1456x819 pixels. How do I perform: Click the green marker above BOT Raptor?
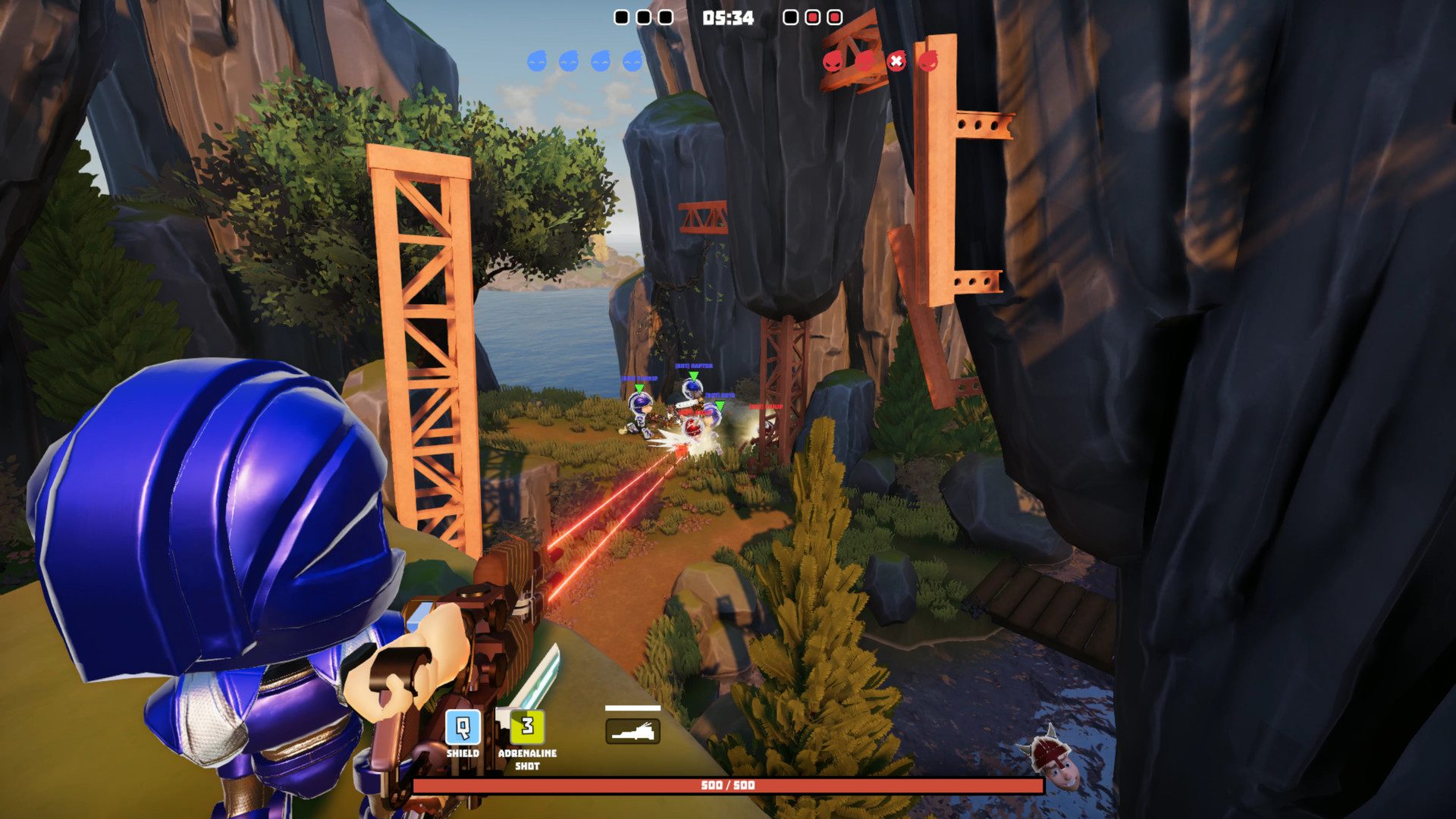[x=693, y=377]
